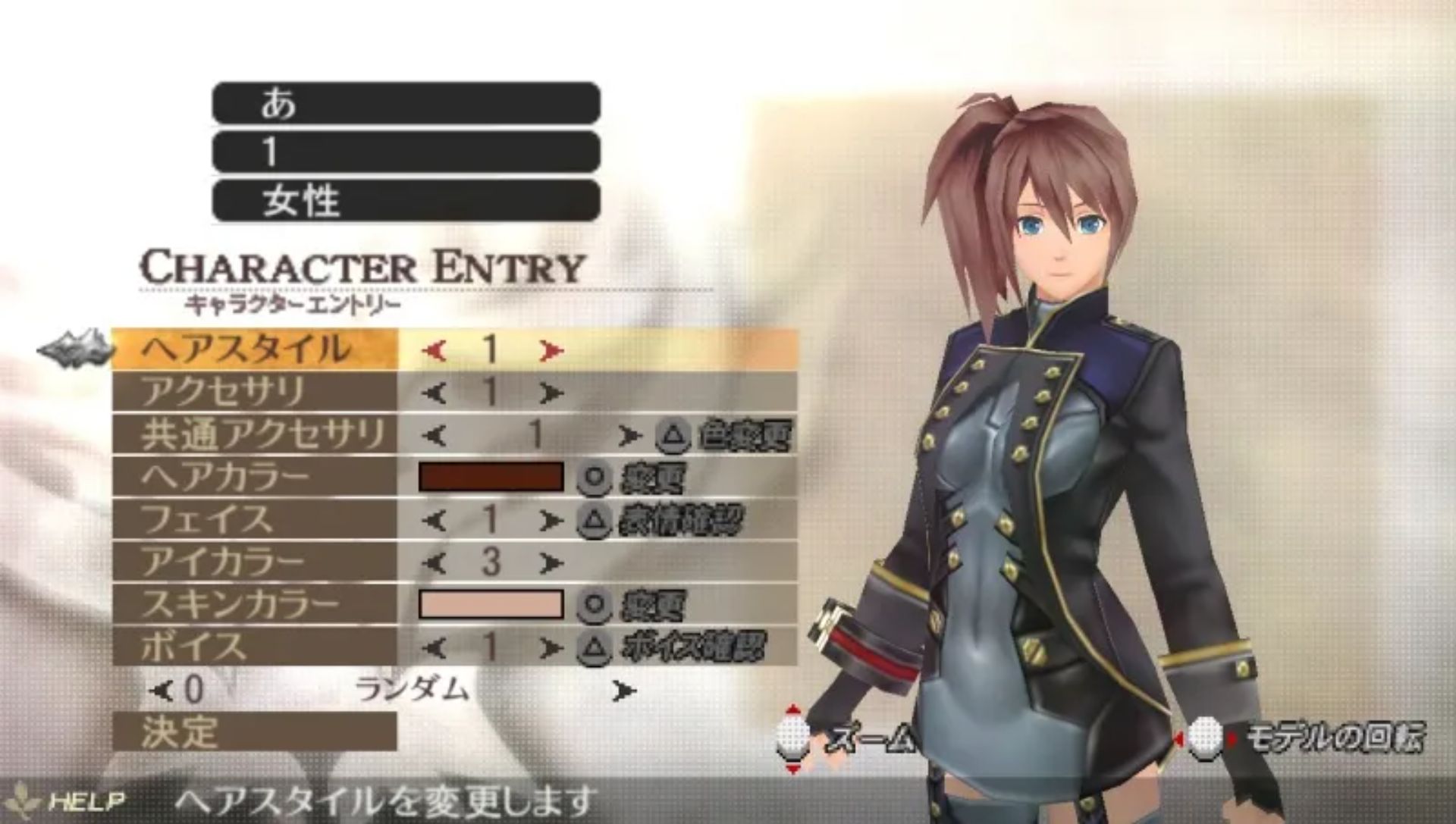Screen dimensions: 1456x824
Task: Choose the 女性 gender field
Action: click(x=406, y=201)
